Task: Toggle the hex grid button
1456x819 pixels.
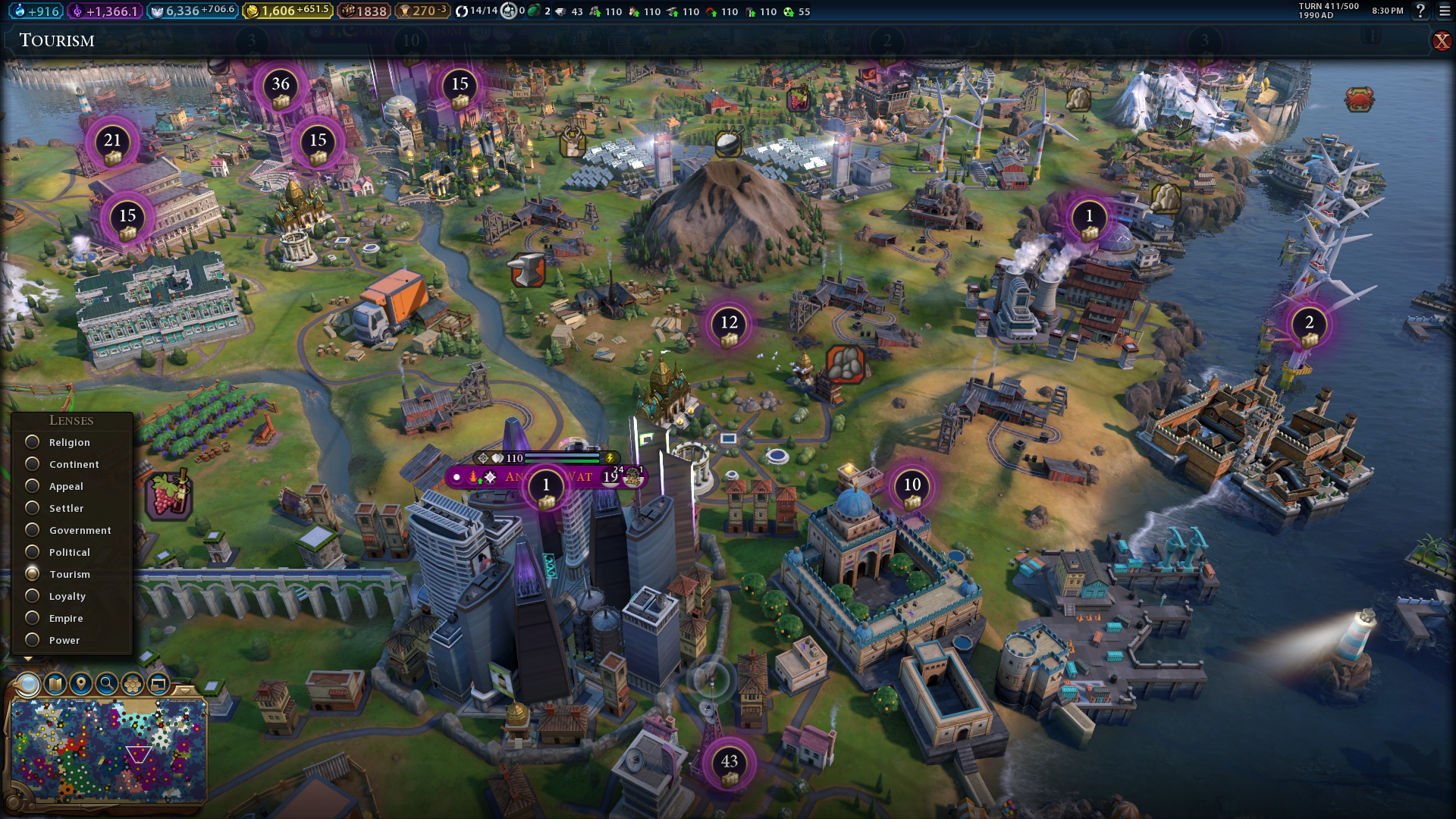Action: pos(133,684)
